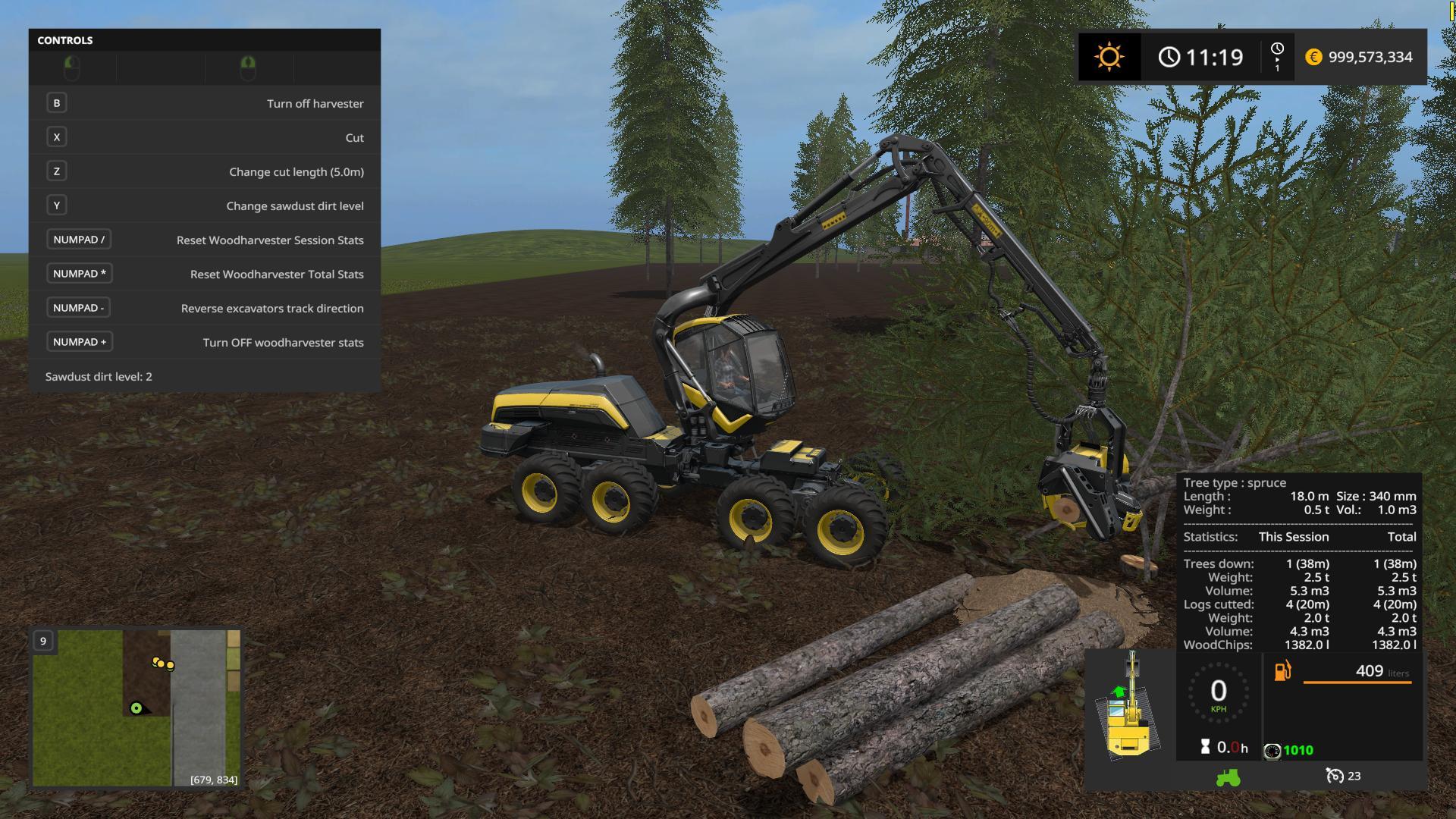Click the orange fuel pump icon

1282,671
